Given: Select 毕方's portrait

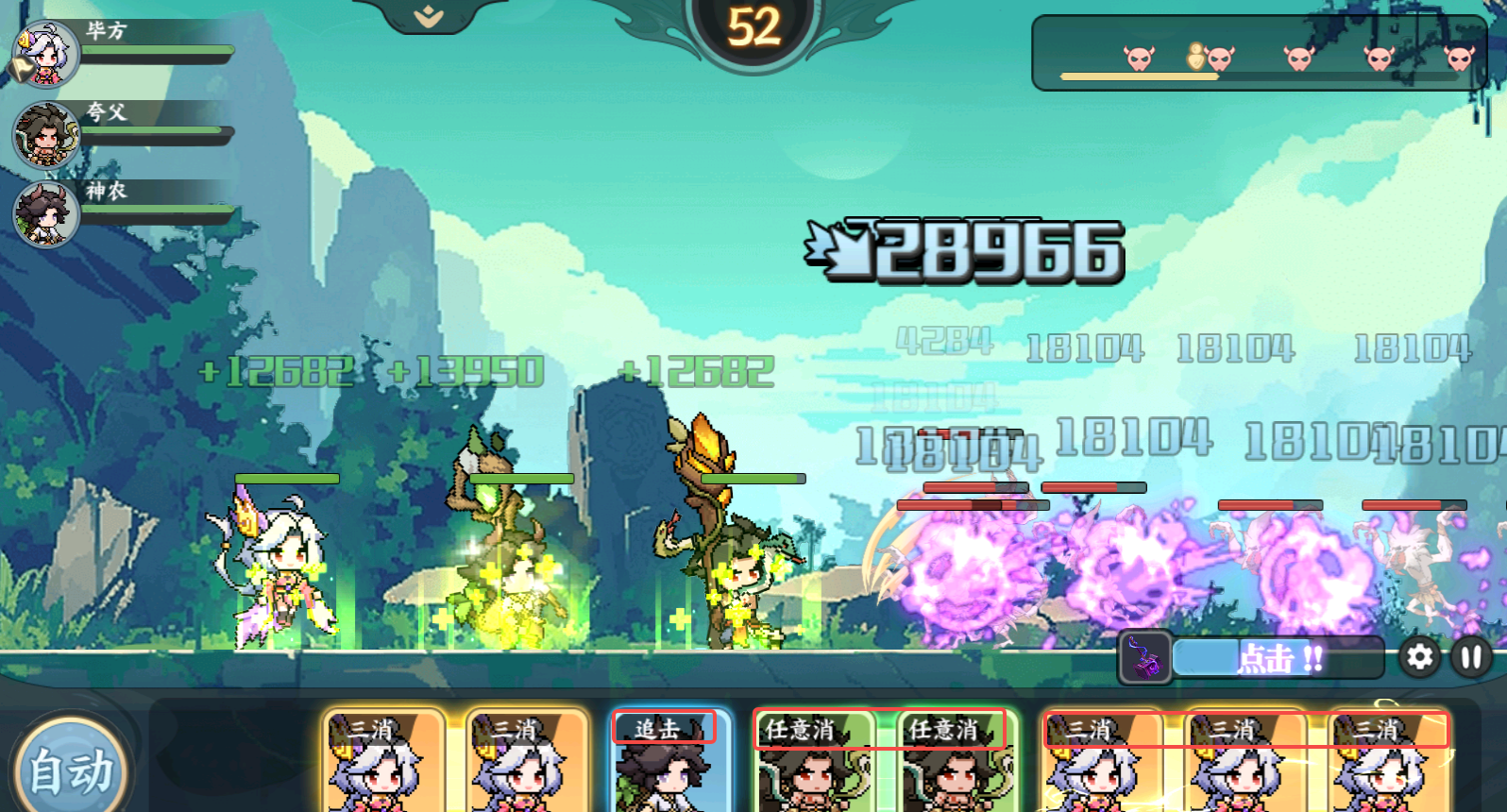Looking at the screenshot, I should pyautogui.click(x=45, y=55).
